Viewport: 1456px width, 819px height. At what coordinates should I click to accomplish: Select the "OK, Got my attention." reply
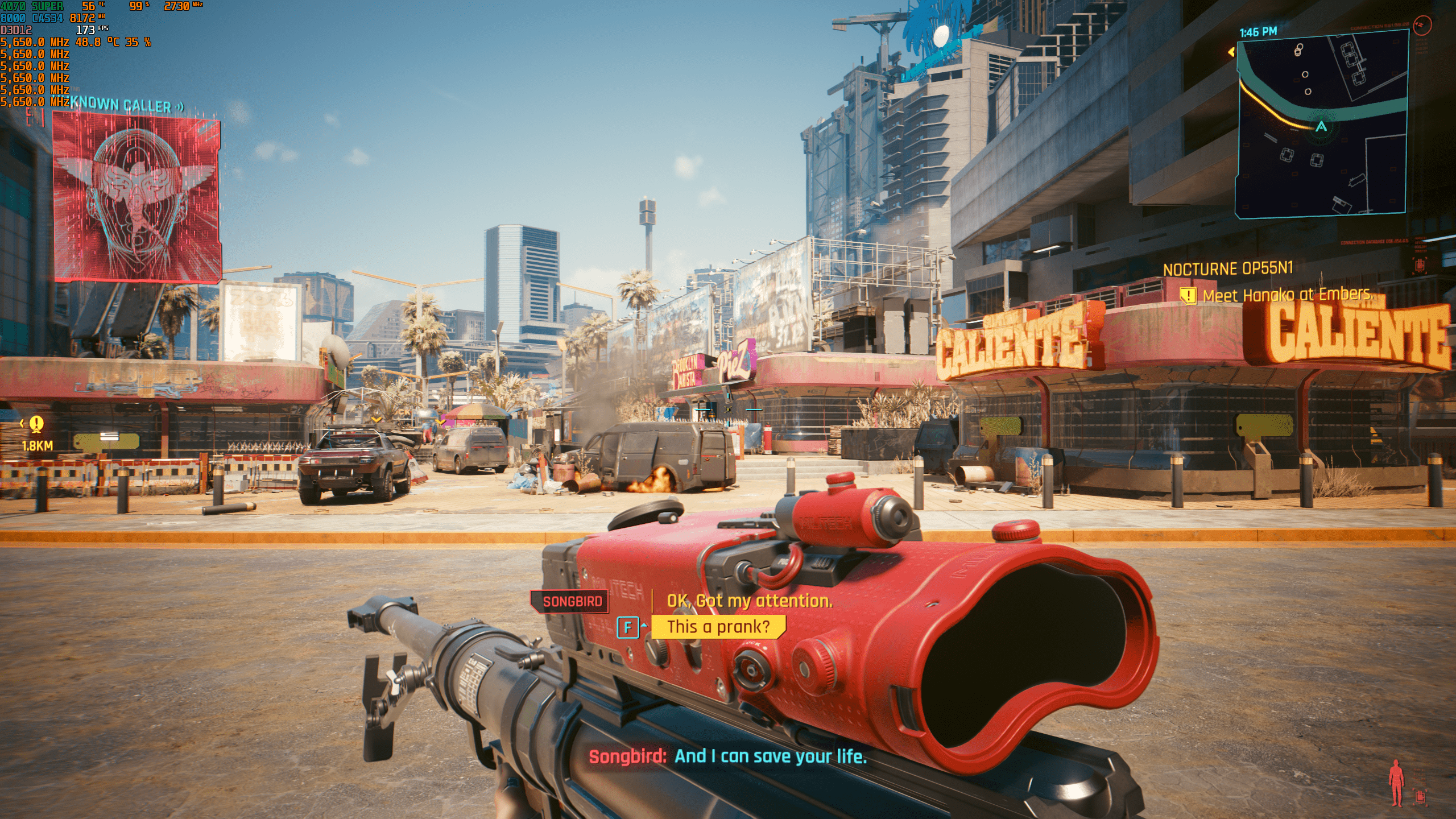[749, 601]
